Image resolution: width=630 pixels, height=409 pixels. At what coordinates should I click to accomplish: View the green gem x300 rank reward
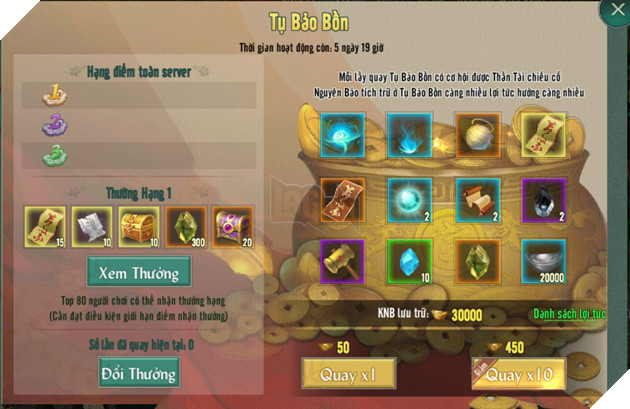pyautogui.click(x=186, y=225)
